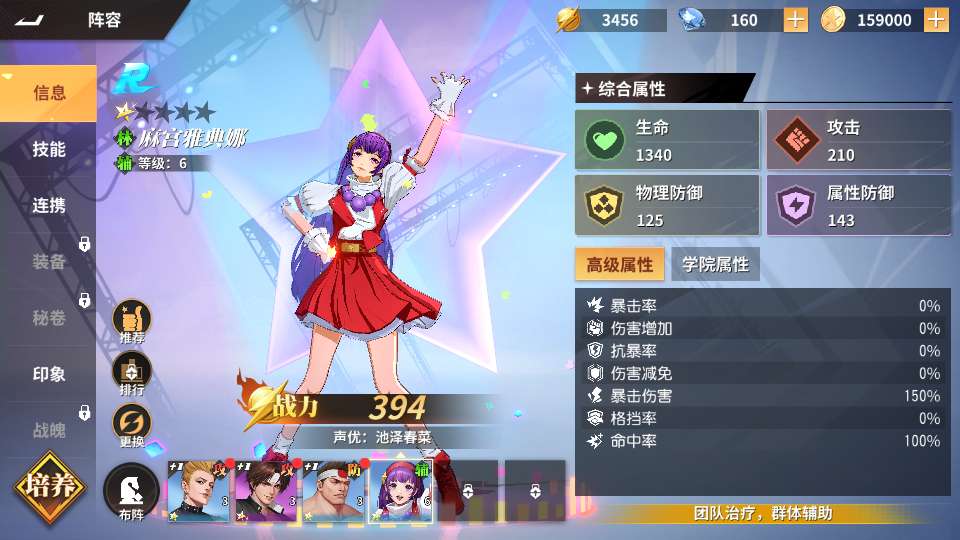Switch to 学院属性 academy attributes tab
The width and height of the screenshot is (960, 540).
[715, 264]
